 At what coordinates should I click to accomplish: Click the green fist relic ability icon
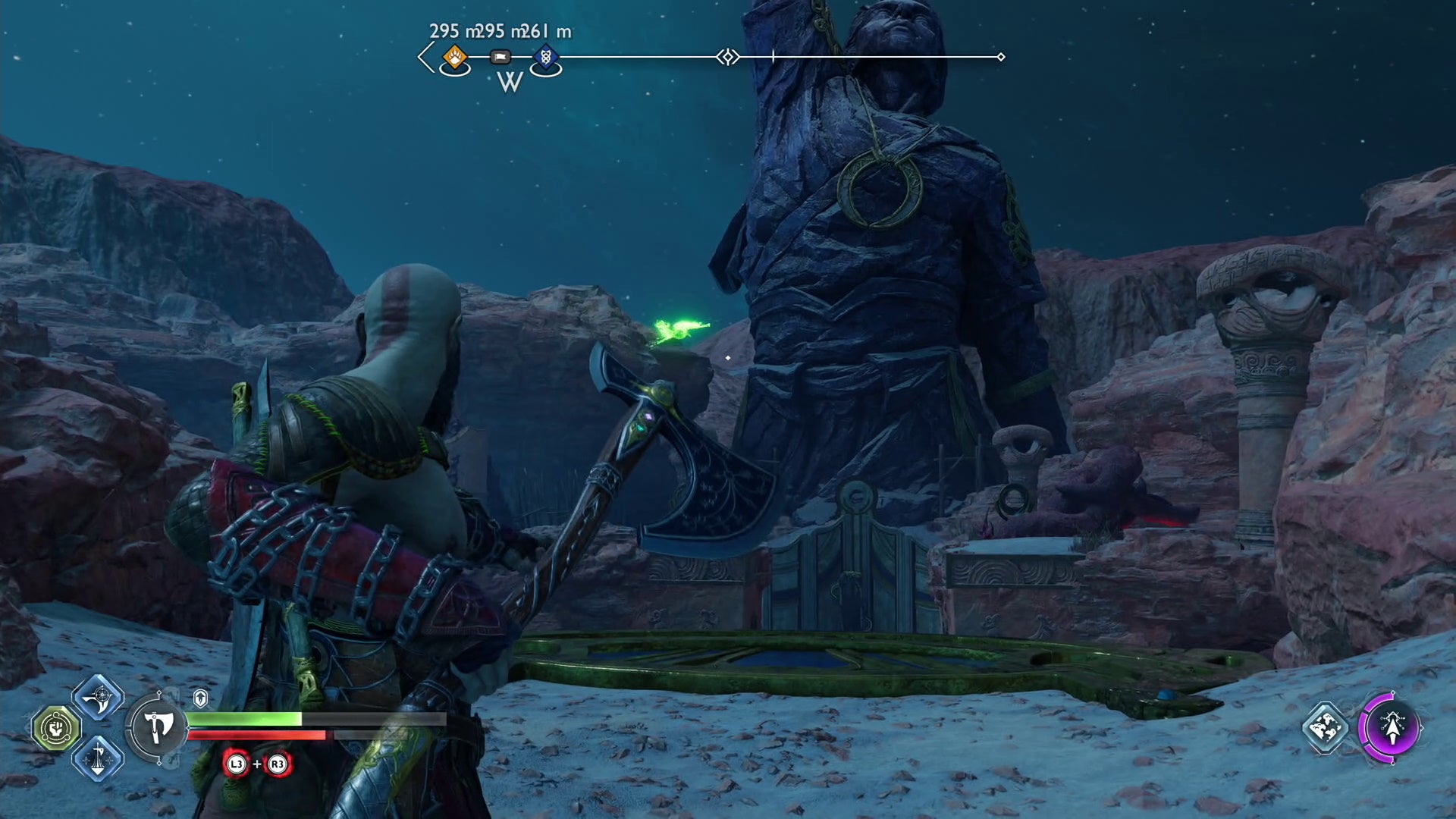pos(55,726)
